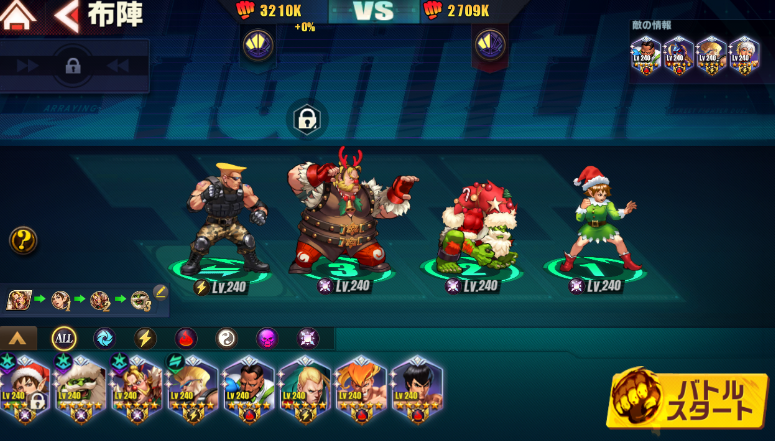Go back using the red arrow

pyautogui.click(x=67, y=15)
